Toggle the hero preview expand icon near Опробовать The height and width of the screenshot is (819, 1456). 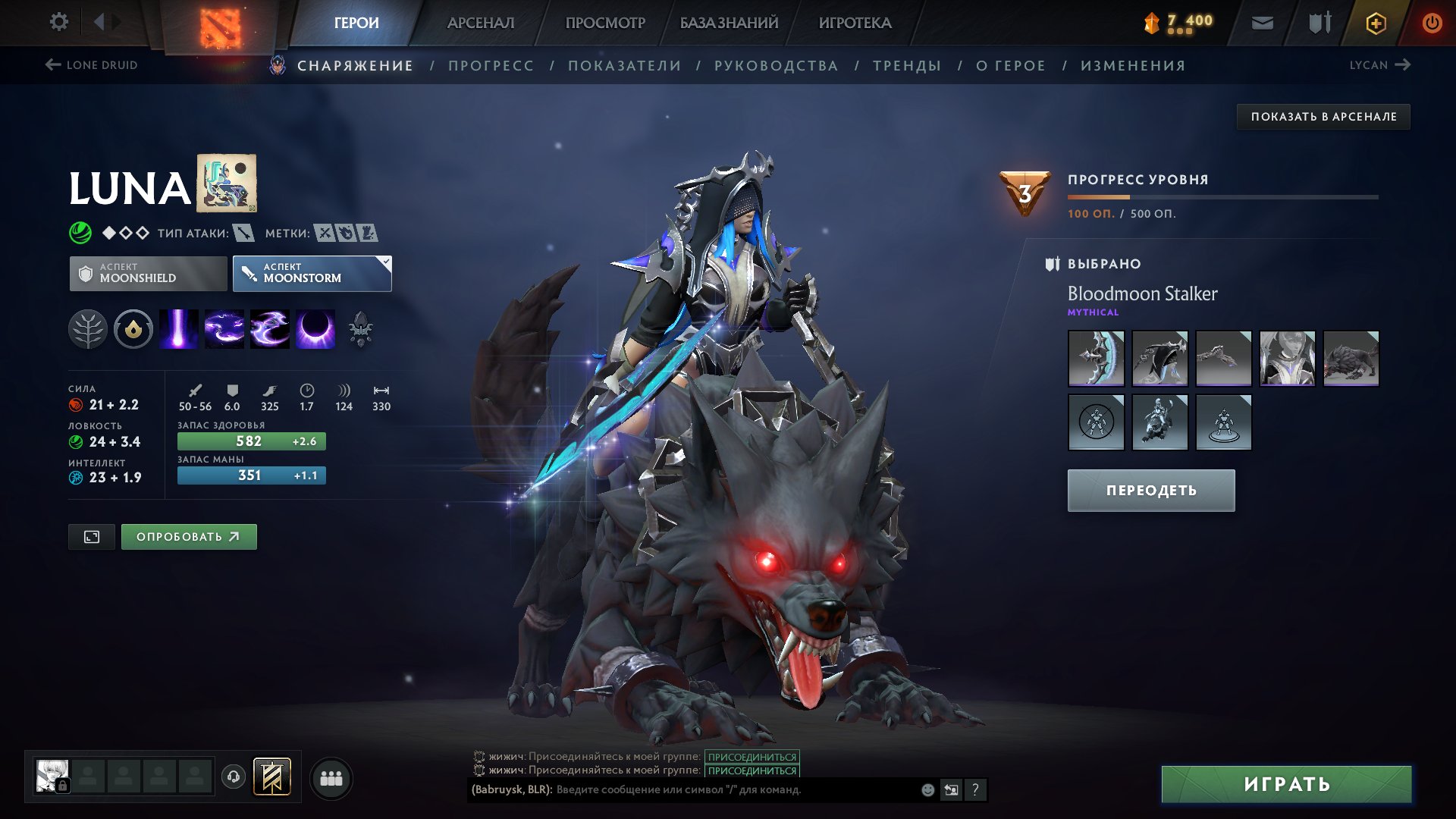91,537
